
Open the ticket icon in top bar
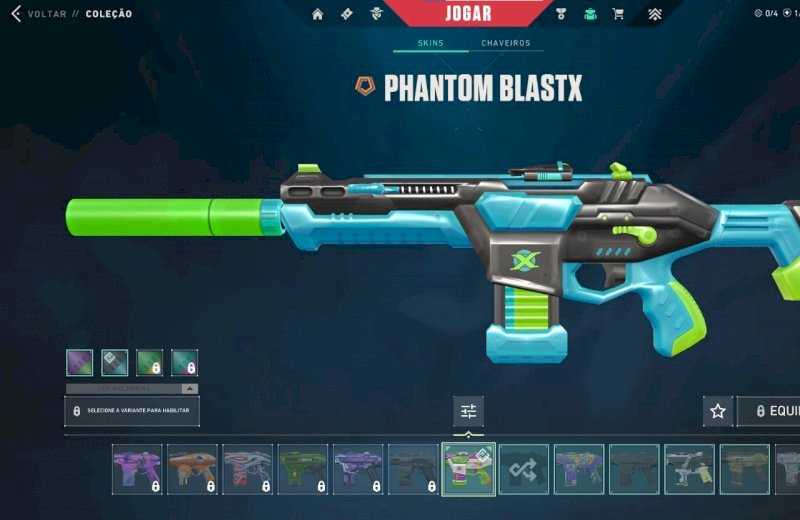coord(346,14)
